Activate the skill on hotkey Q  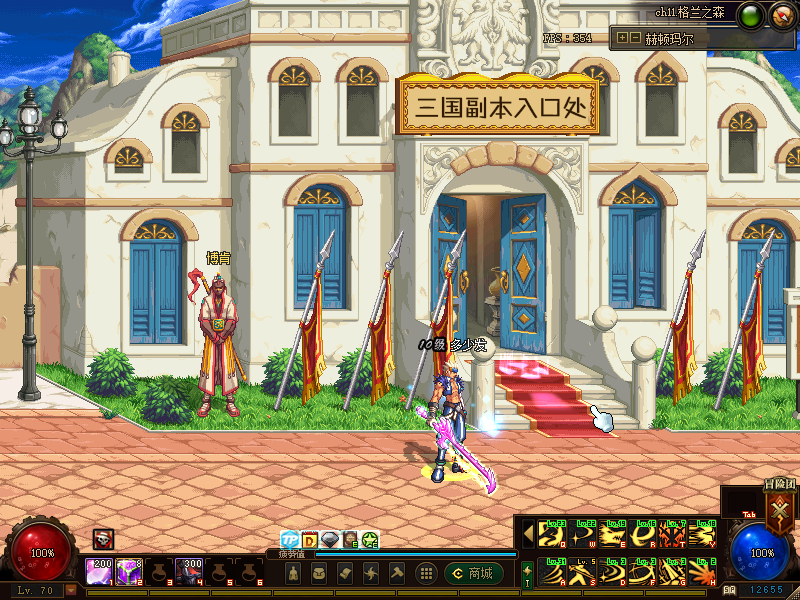pos(552,536)
